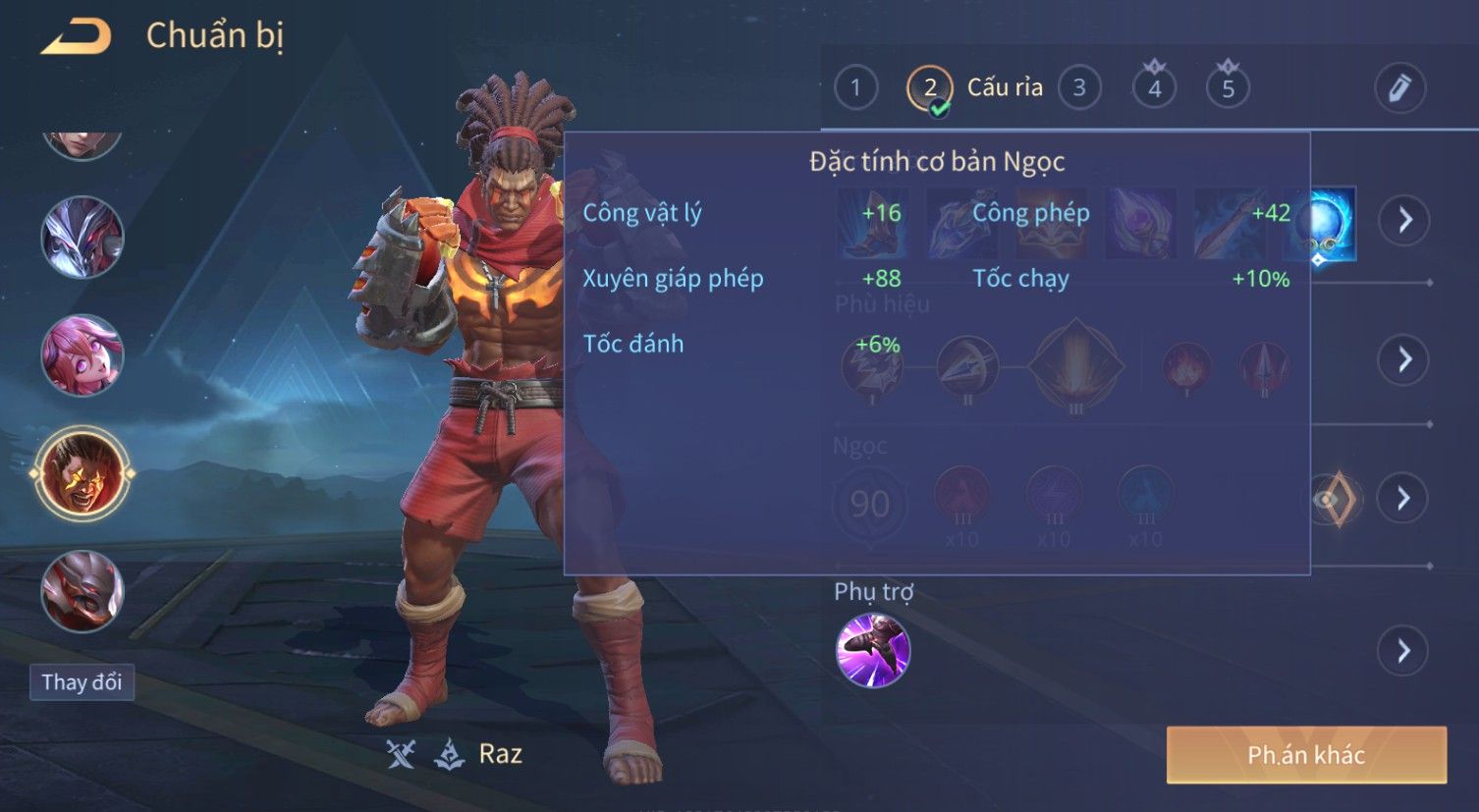Choose the red masked hero portrait
This screenshot has width=1479, height=812.
[x=82, y=591]
